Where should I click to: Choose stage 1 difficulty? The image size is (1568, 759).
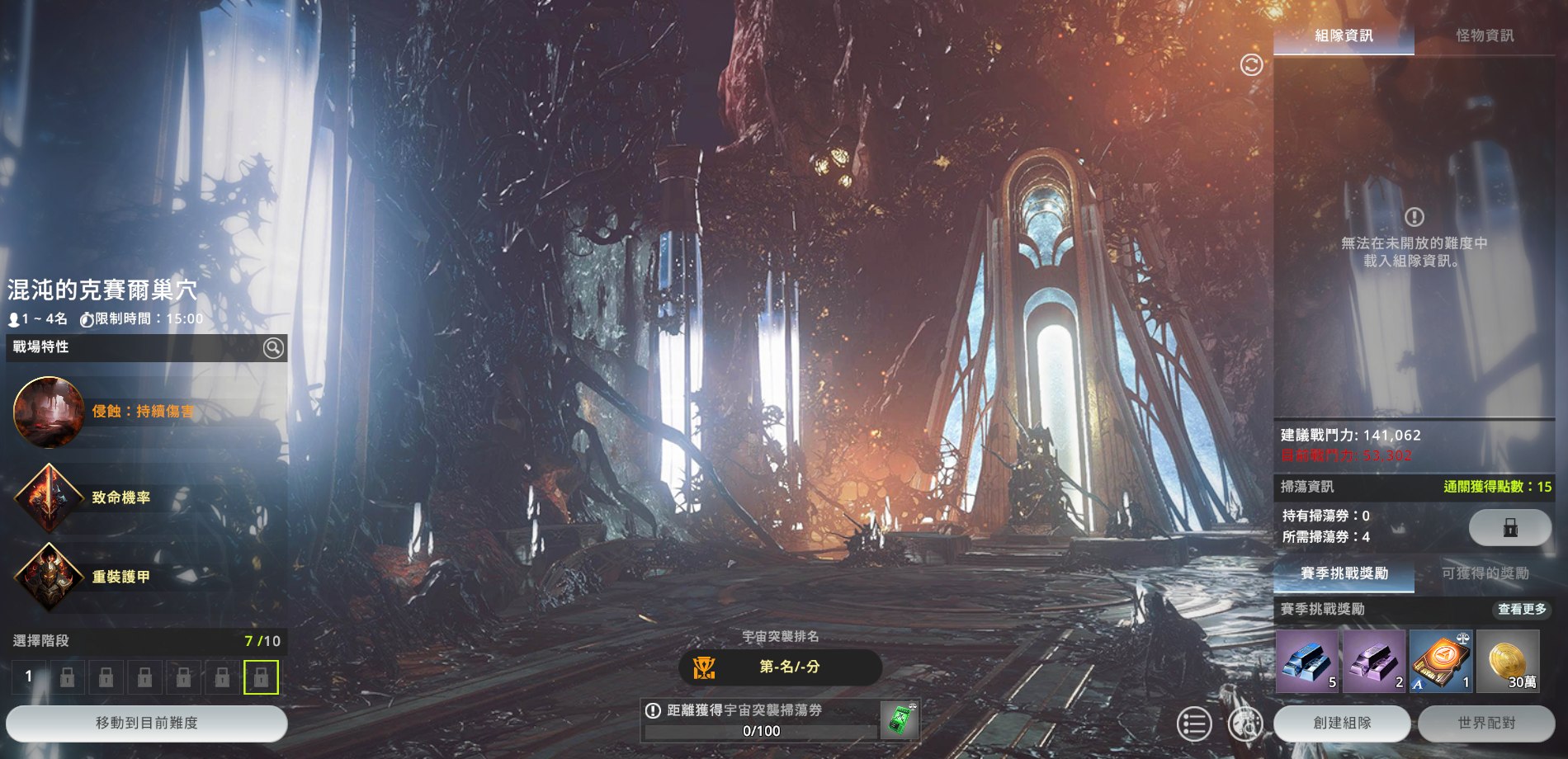(x=29, y=677)
